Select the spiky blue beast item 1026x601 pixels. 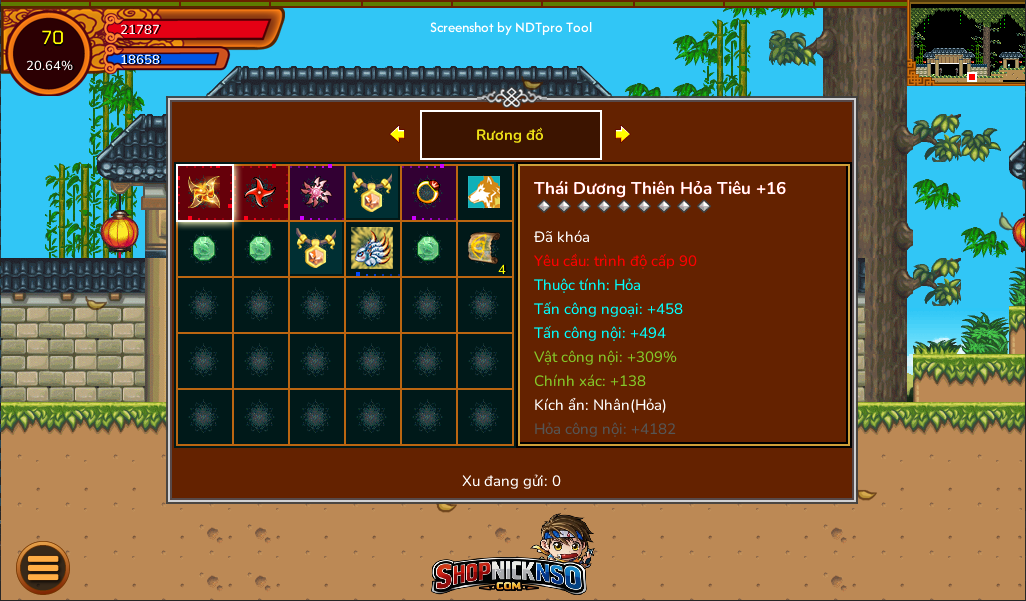[373, 249]
